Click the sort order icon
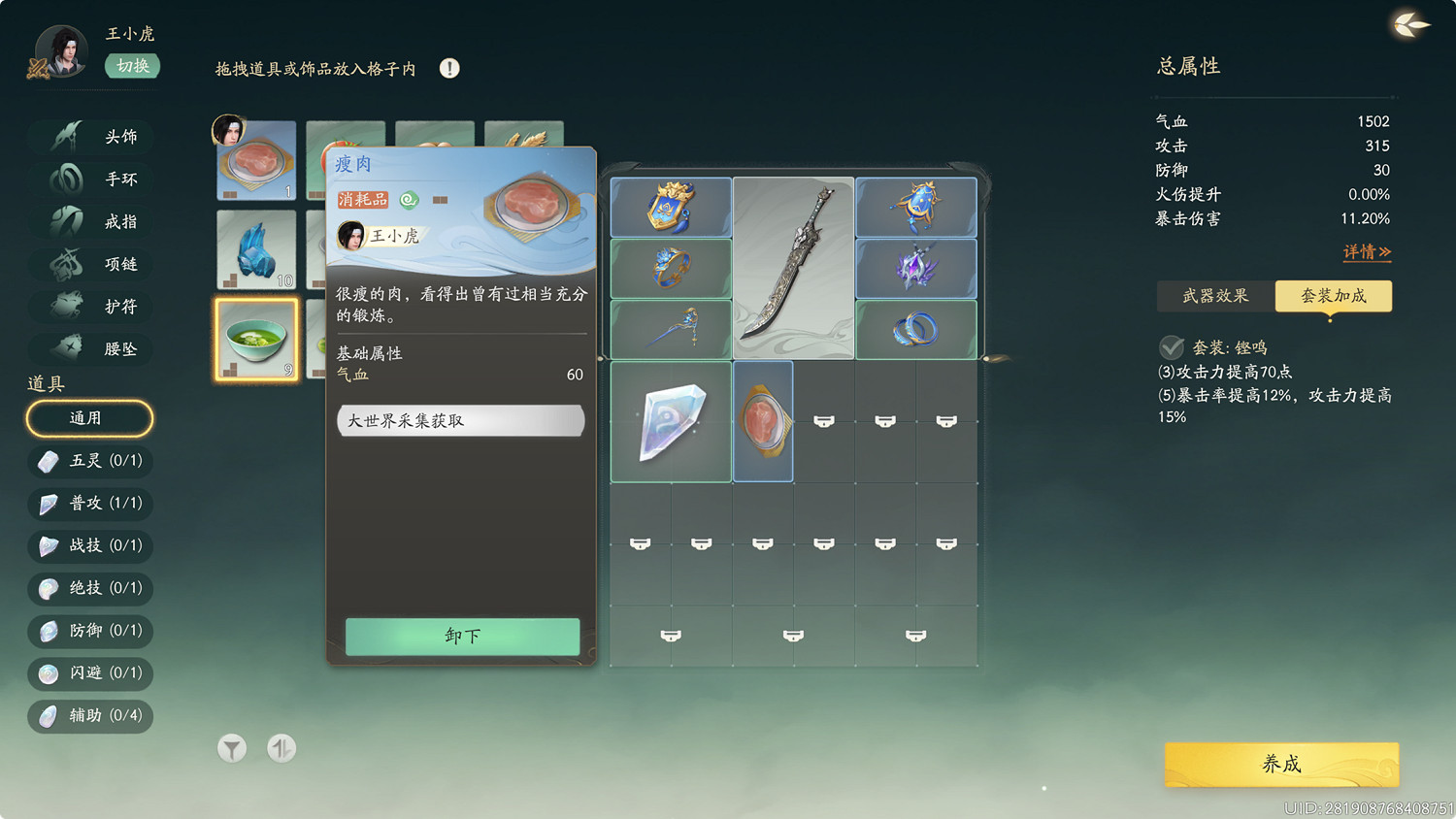This screenshot has width=1456, height=819. (x=281, y=748)
